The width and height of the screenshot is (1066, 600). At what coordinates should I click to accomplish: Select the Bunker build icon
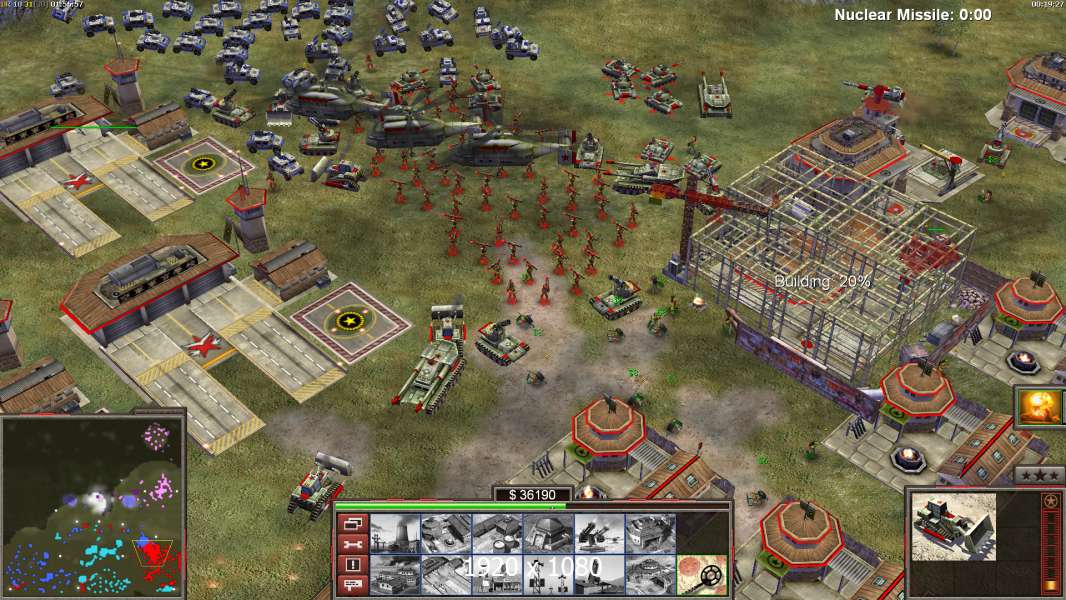[x=548, y=533]
